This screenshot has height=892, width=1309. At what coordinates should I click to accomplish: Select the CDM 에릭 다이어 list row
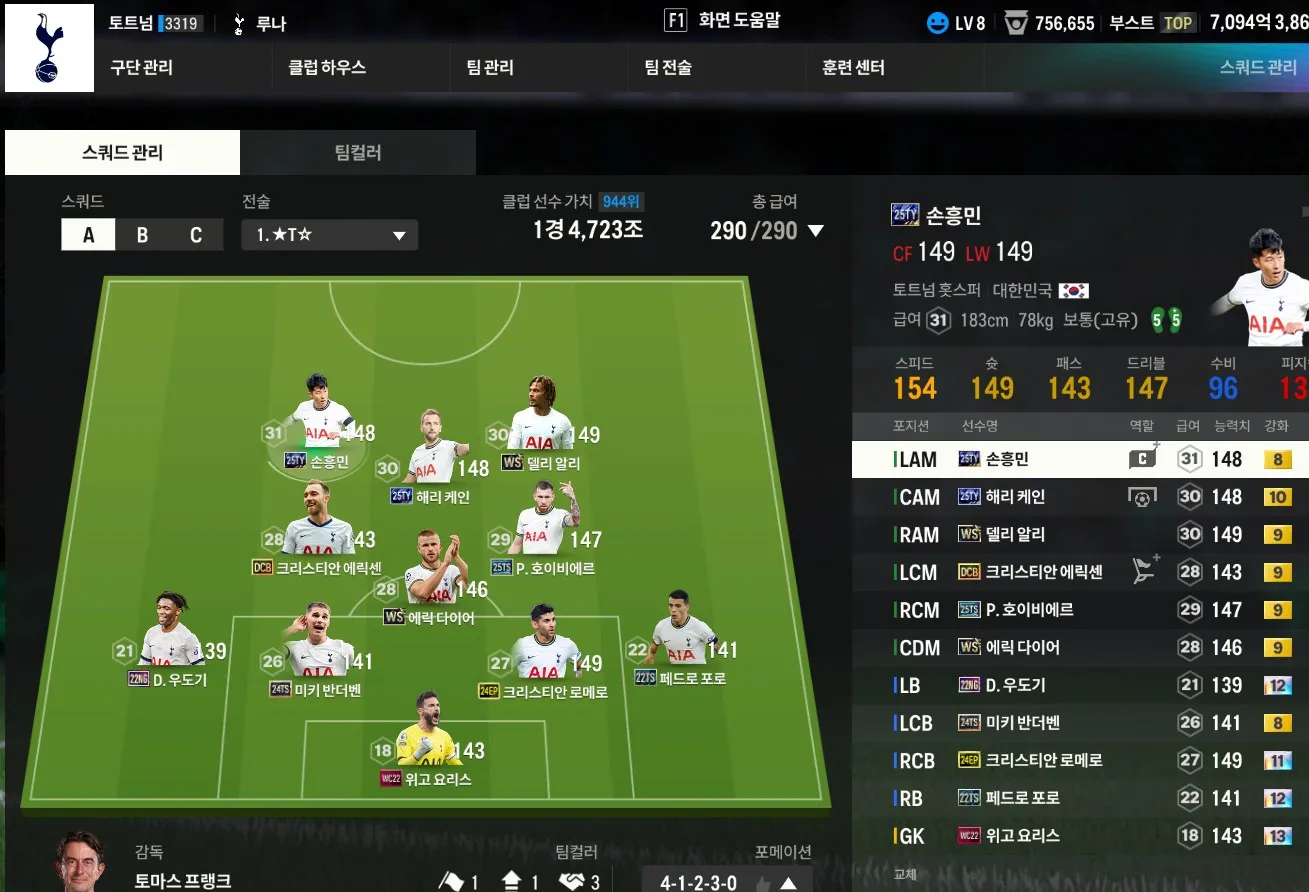click(x=1080, y=648)
